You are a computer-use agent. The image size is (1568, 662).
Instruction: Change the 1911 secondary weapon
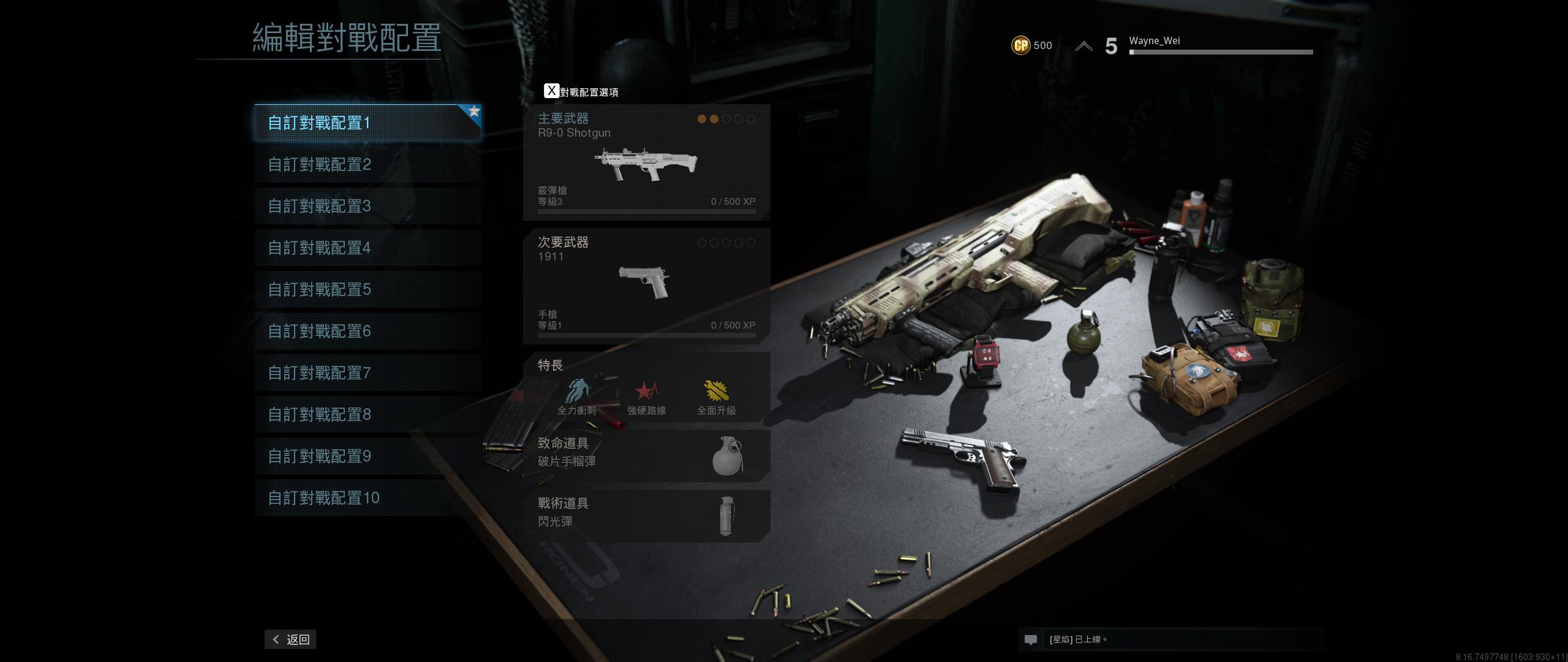[646, 286]
